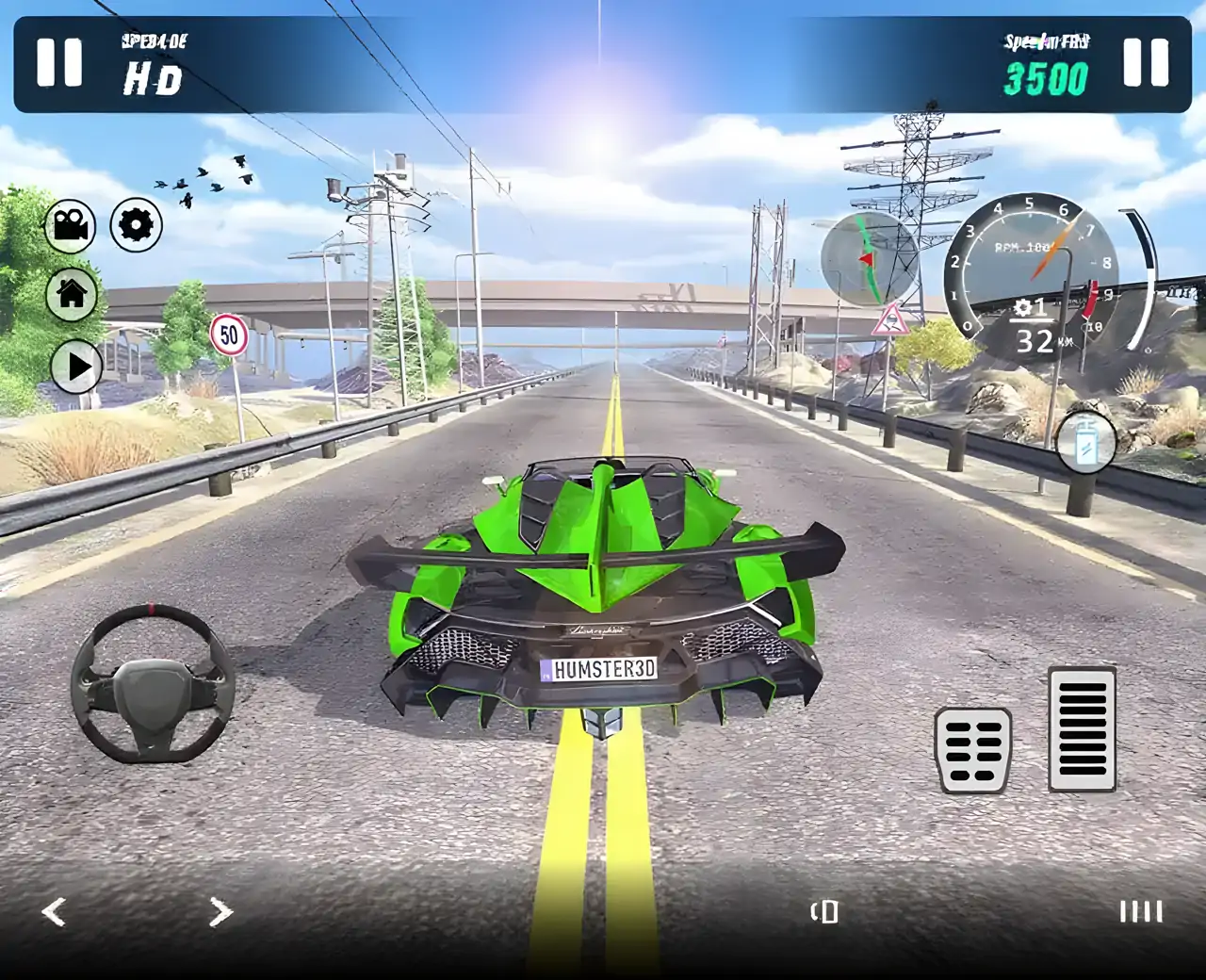Click the steering wheel control
The height and width of the screenshot is (980, 1206).
pos(153,682)
